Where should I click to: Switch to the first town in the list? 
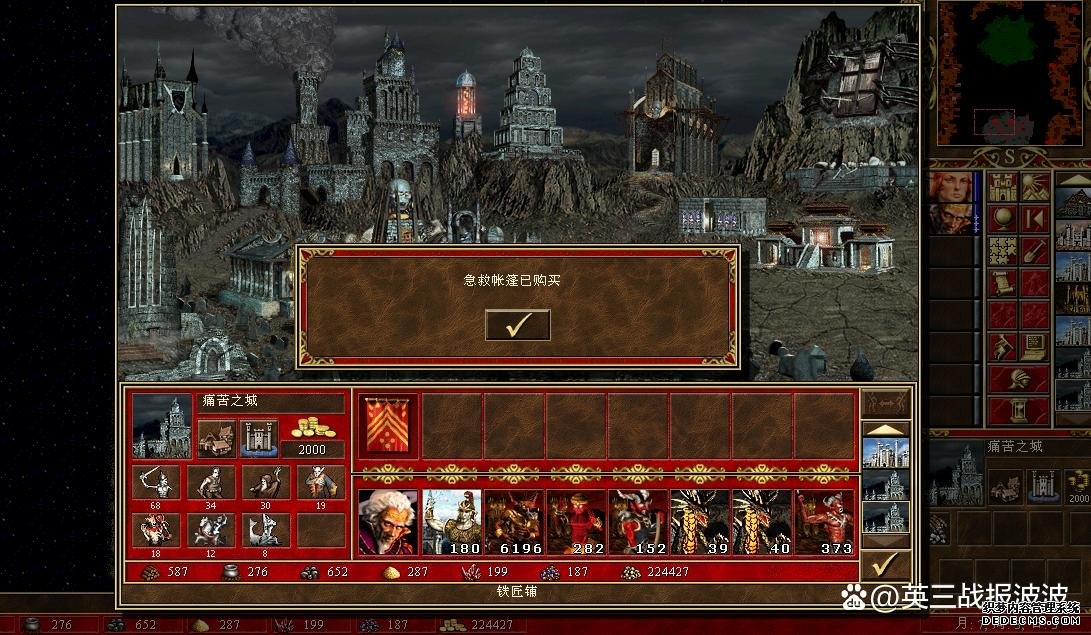pos(885,456)
